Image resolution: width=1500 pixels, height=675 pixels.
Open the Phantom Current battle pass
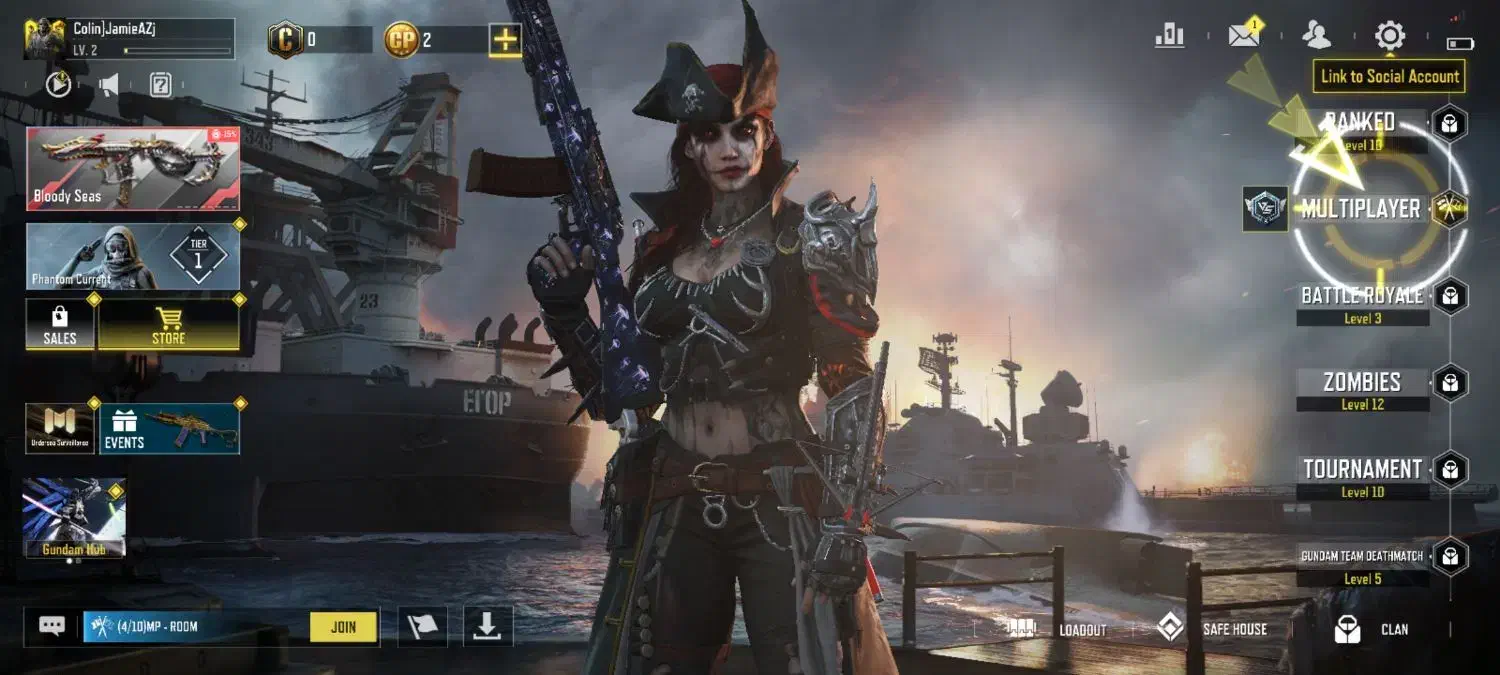point(133,257)
